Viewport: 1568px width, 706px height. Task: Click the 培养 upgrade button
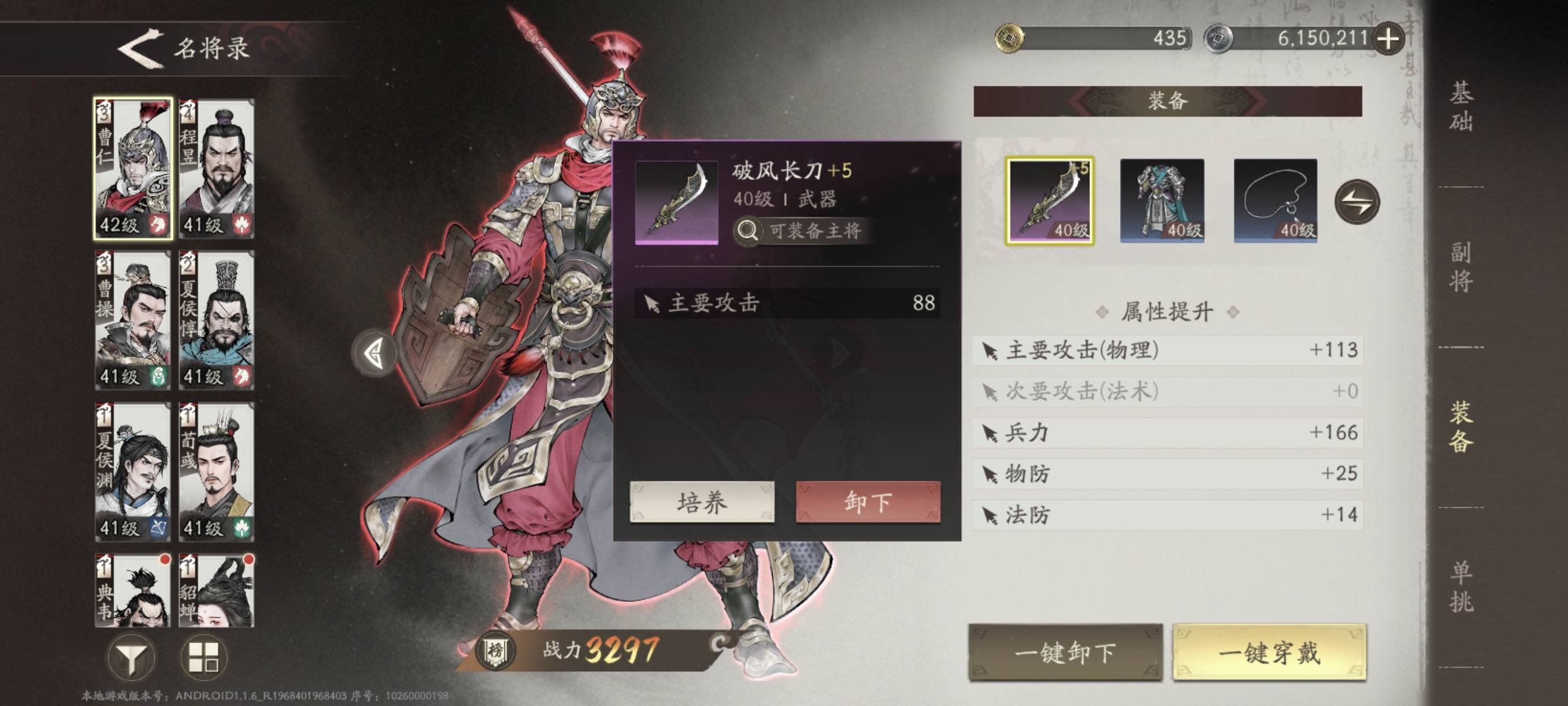click(702, 502)
